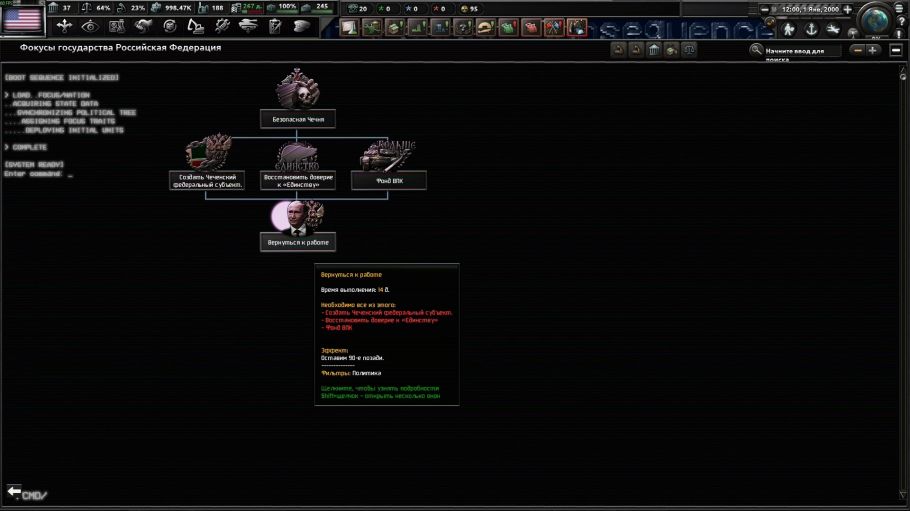Decrease game speed with minus button
910x511 pixels.
click(767, 9)
